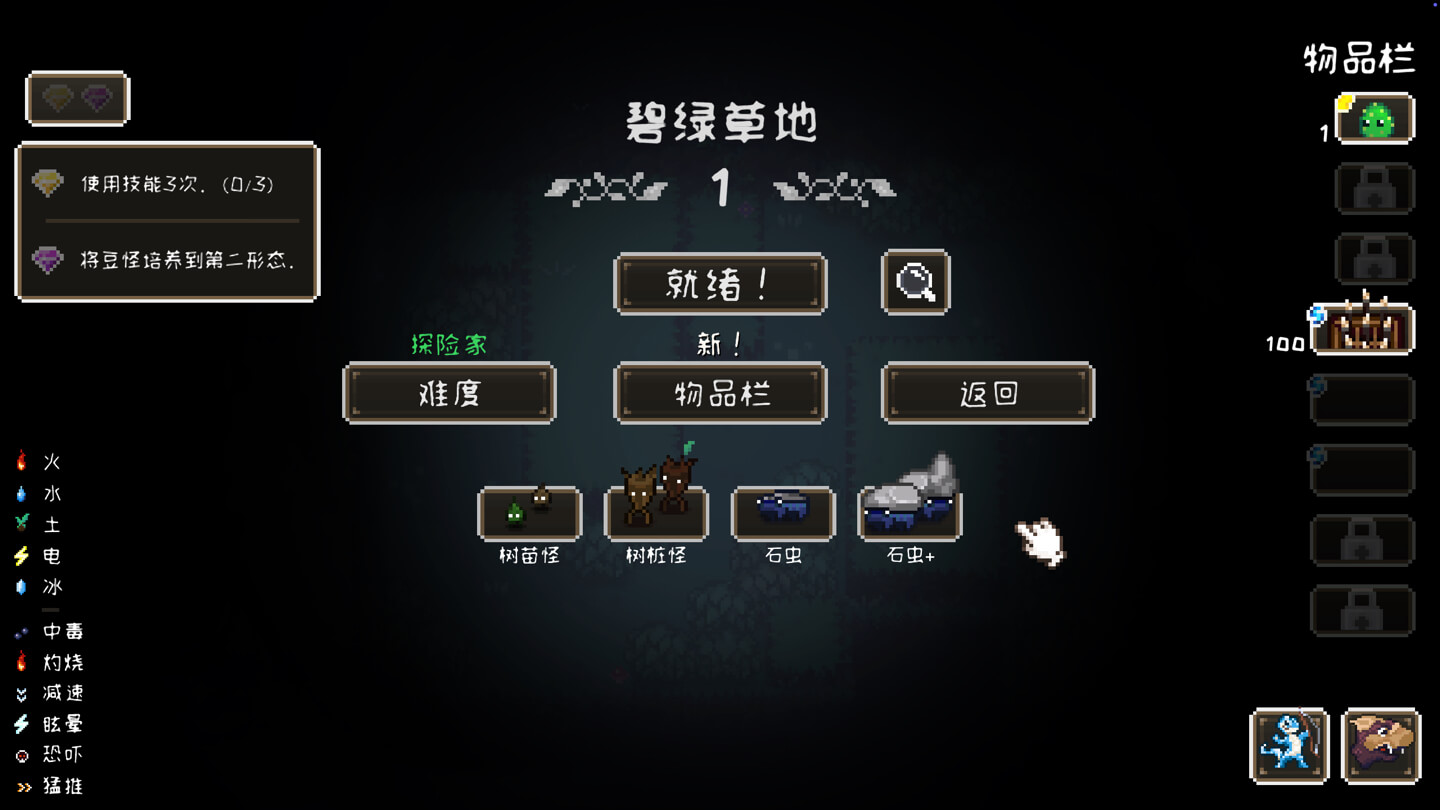
Task: Switch to the 石虫+ enemy entry
Action: point(909,514)
